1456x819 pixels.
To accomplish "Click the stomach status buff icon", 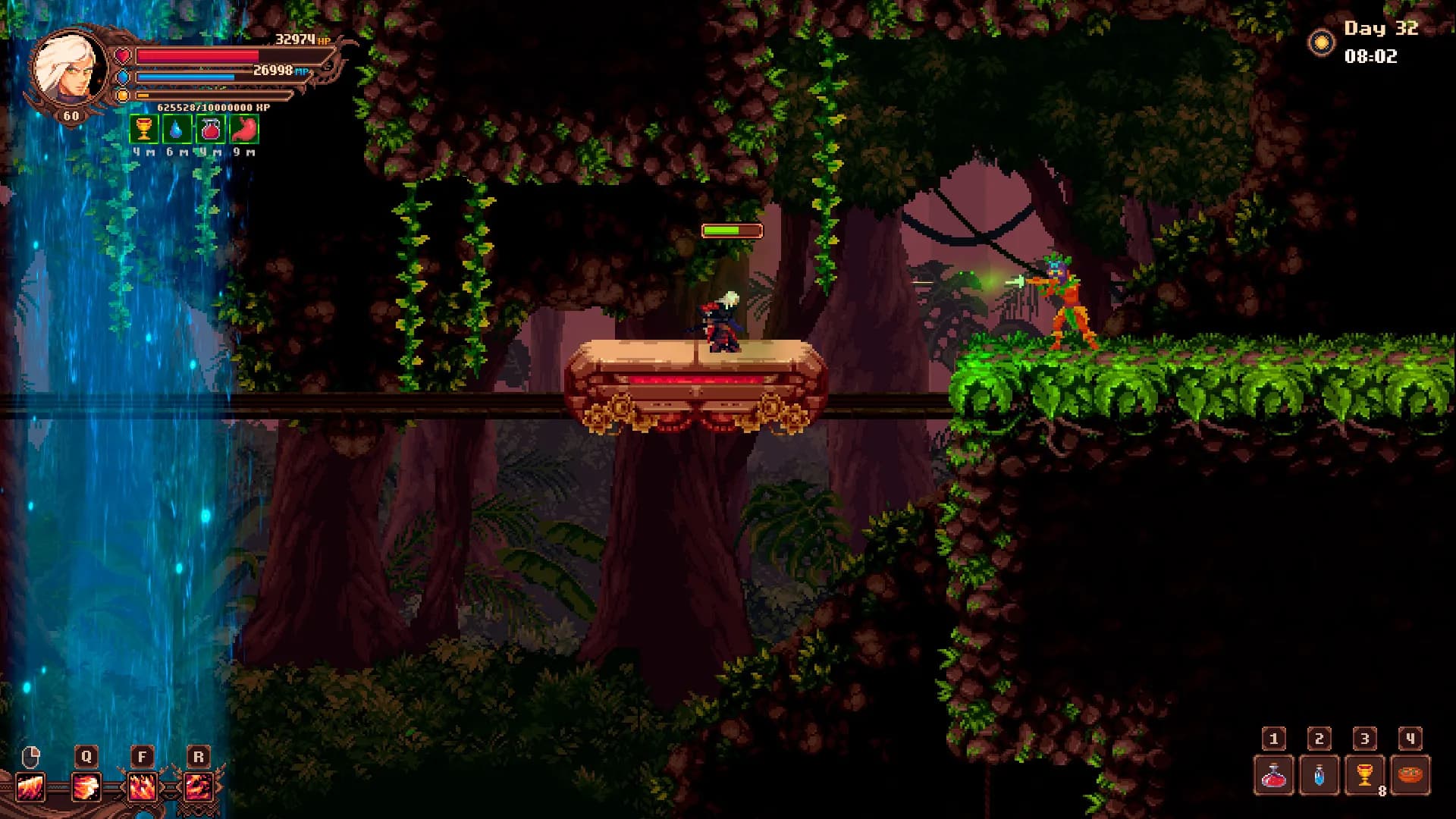I will pos(244,129).
